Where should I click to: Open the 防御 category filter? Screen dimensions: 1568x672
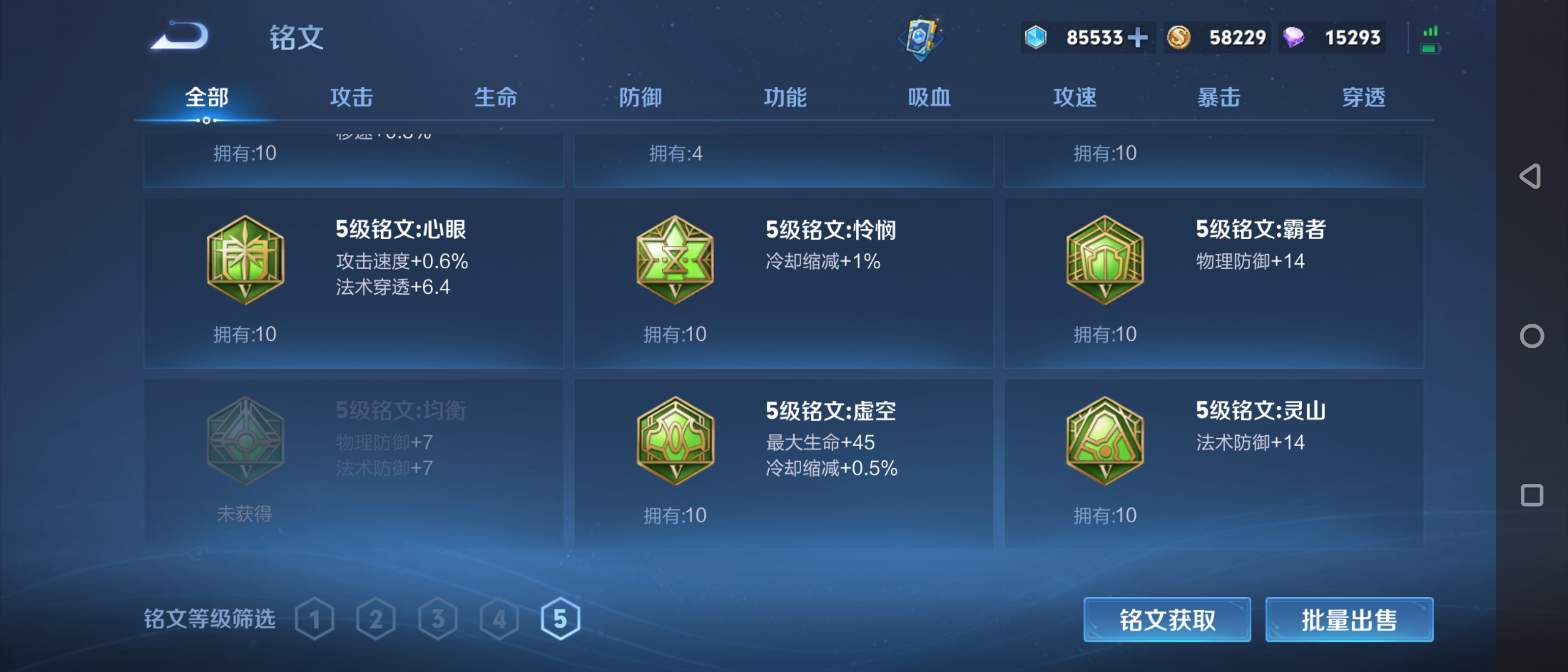(x=640, y=97)
